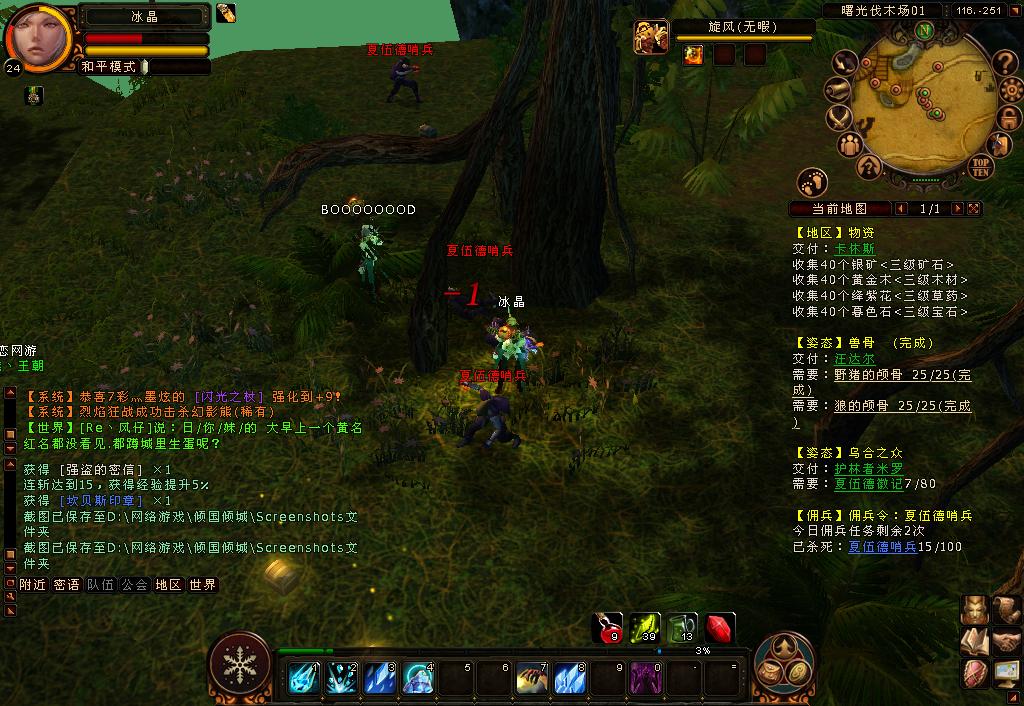The width and height of the screenshot is (1024, 706).
Task: Open the 冰晶 player portrait
Action: coord(38,39)
